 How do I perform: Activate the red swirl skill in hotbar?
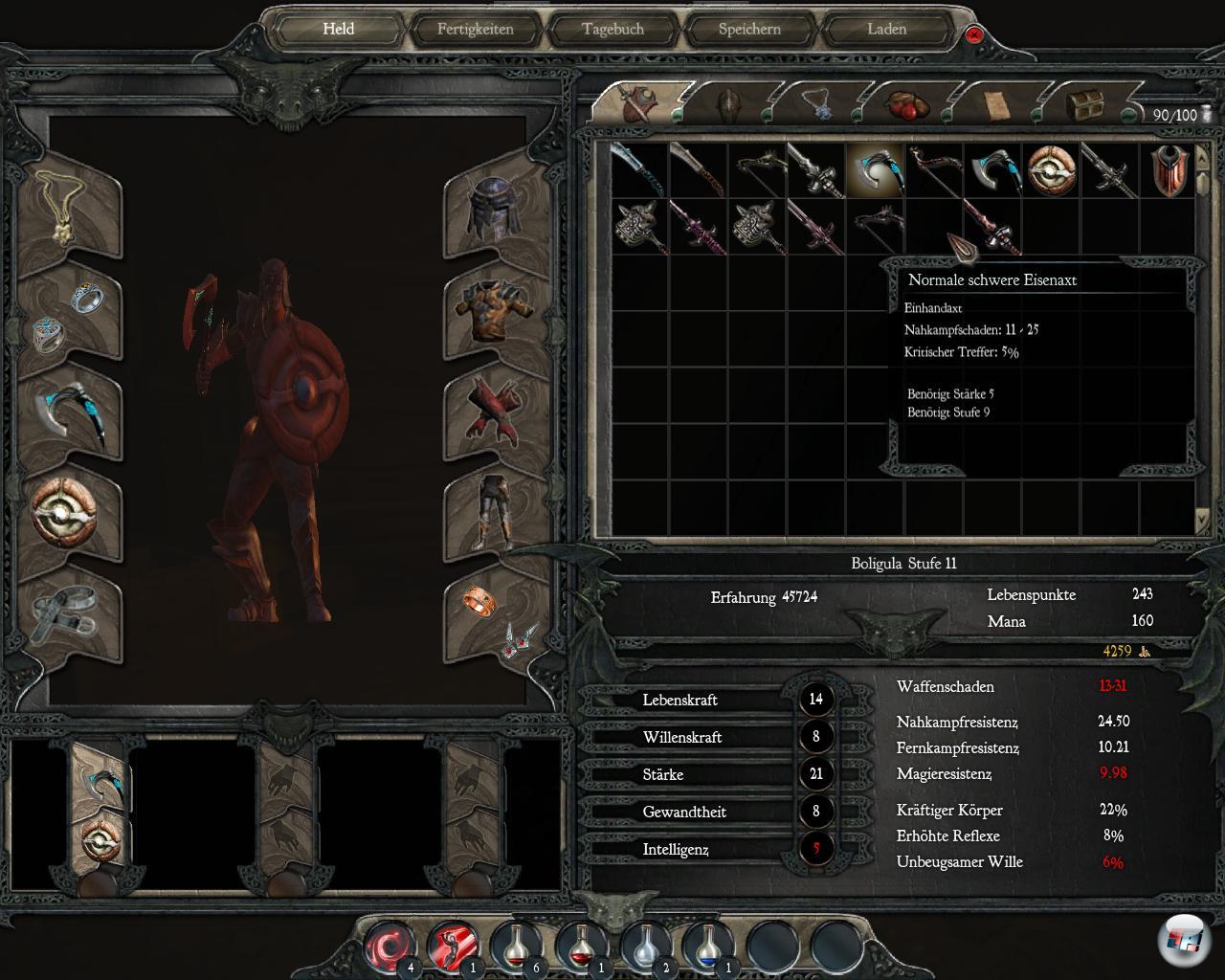click(x=390, y=946)
